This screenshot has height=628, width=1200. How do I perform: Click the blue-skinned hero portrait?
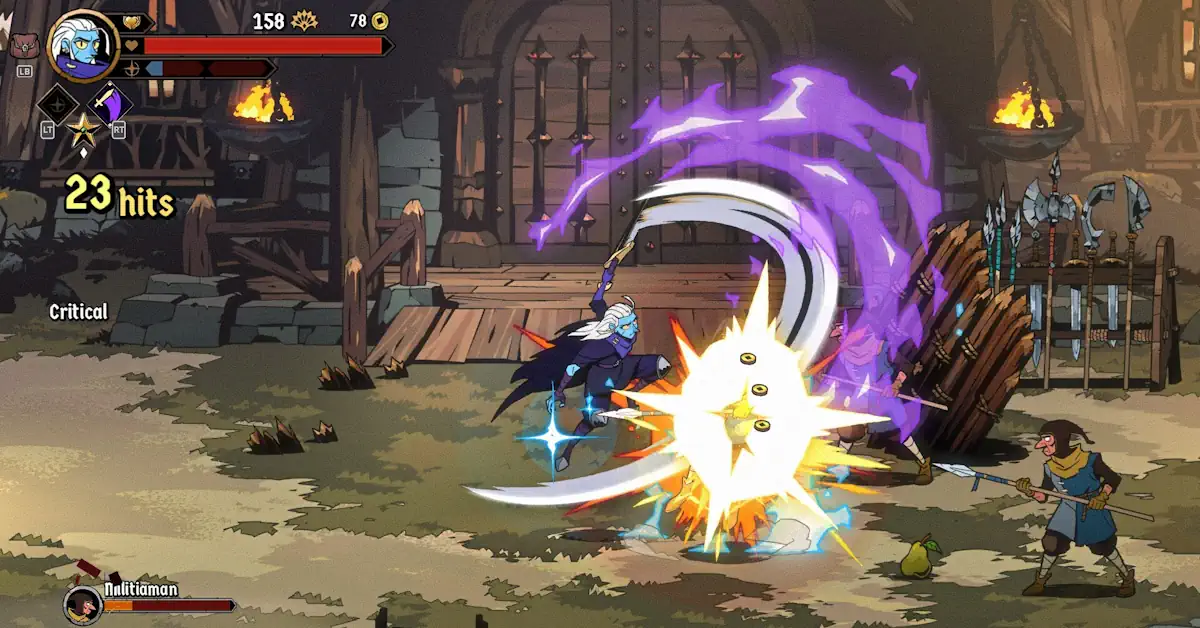tap(81, 45)
